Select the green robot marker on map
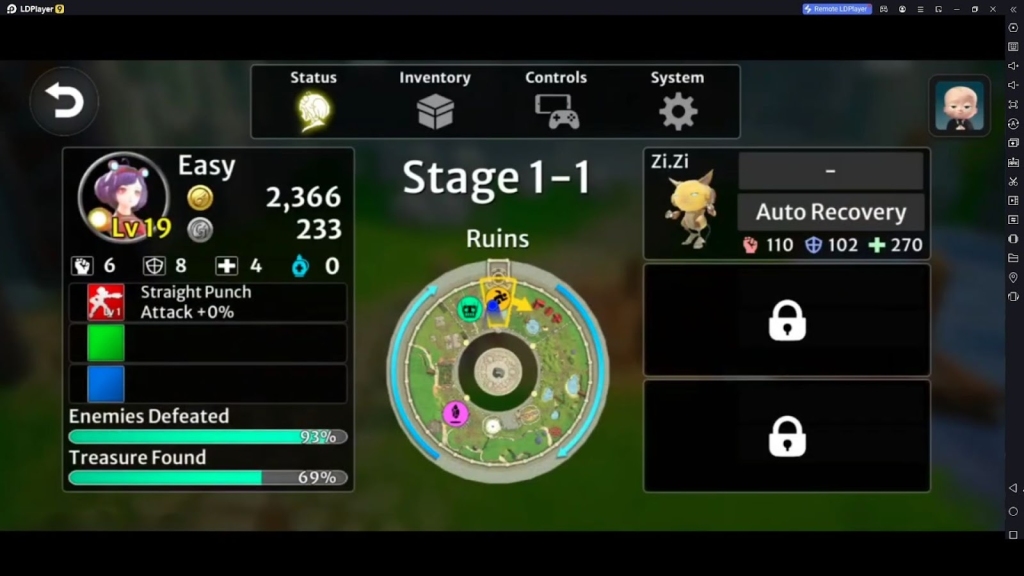This screenshot has width=1024, height=576. click(x=469, y=309)
